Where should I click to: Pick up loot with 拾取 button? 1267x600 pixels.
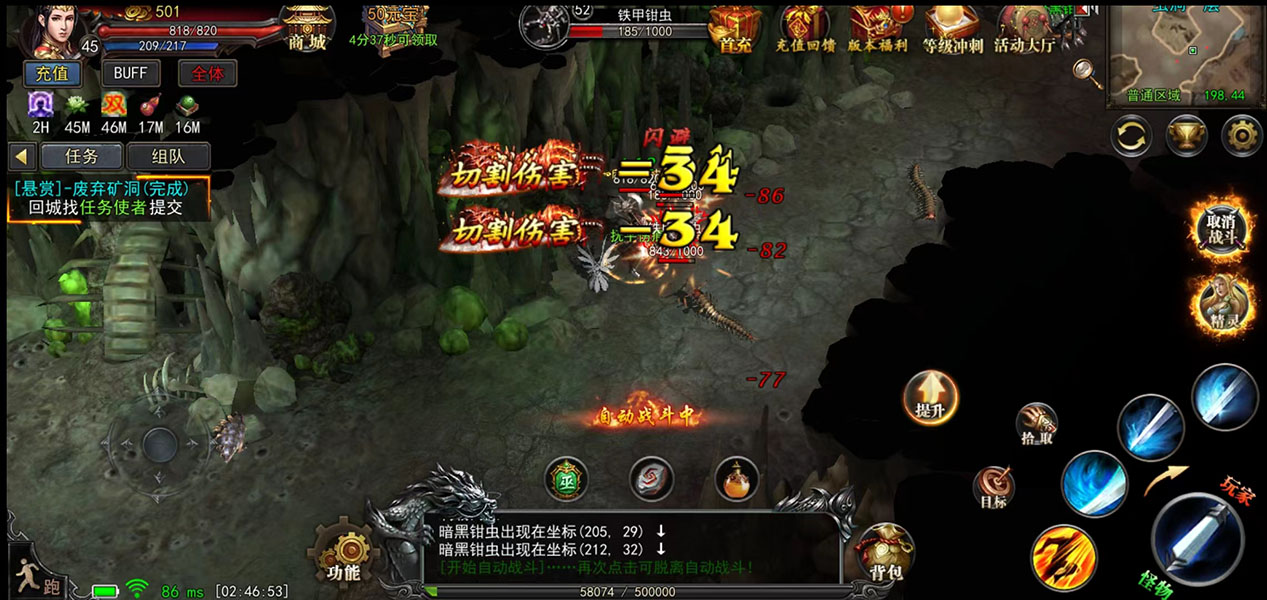pos(1036,425)
